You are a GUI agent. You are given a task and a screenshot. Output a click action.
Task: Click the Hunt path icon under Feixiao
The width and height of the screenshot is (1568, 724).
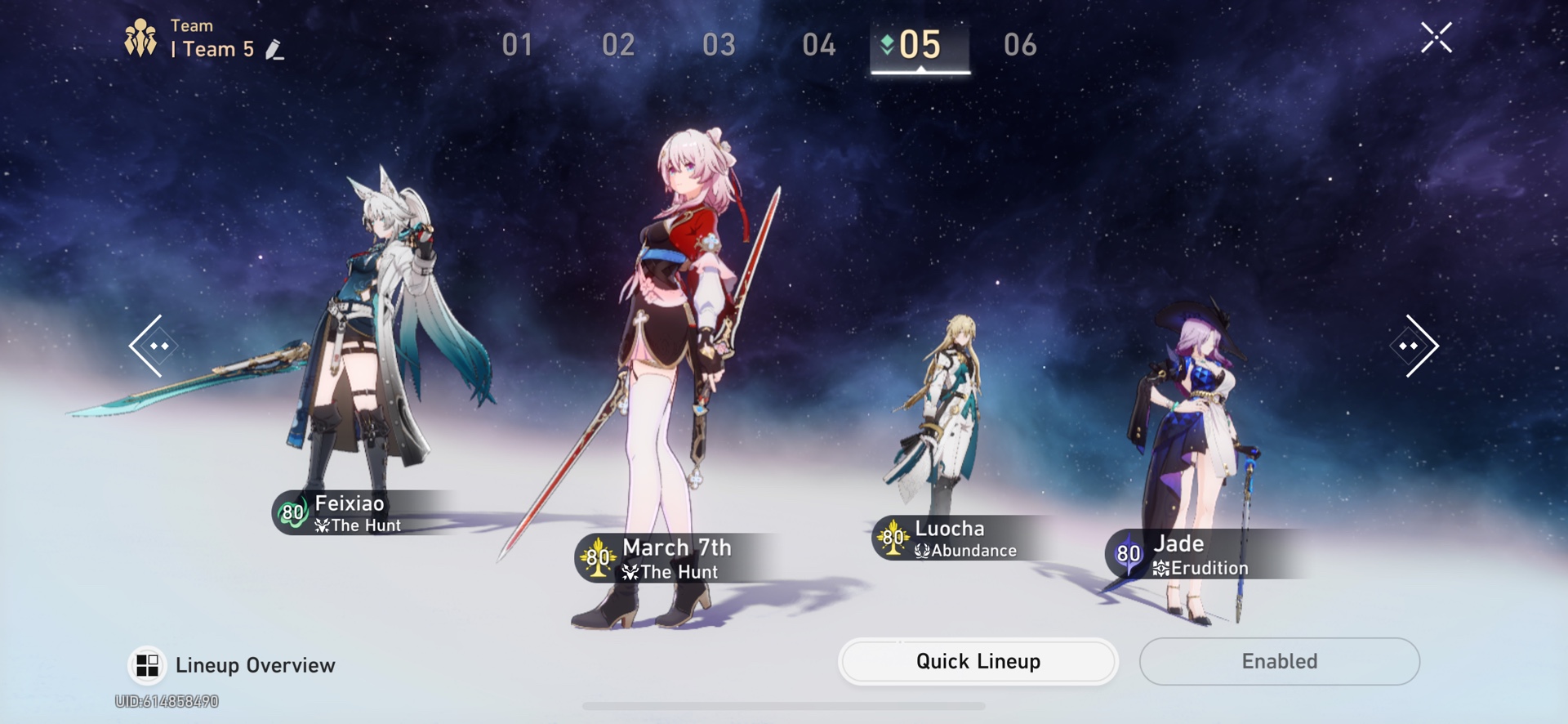tap(322, 526)
